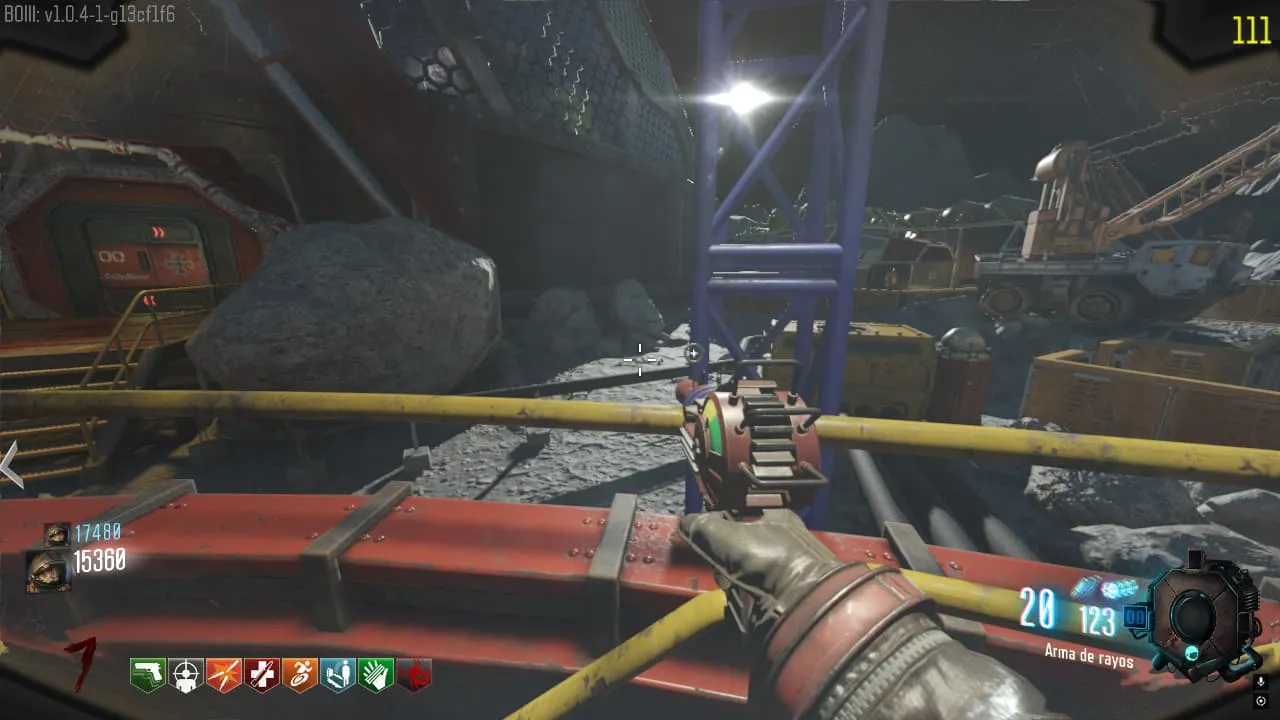1280x720 pixels.
Task: Select the Juggernog red cross perk icon
Action: click(261, 675)
